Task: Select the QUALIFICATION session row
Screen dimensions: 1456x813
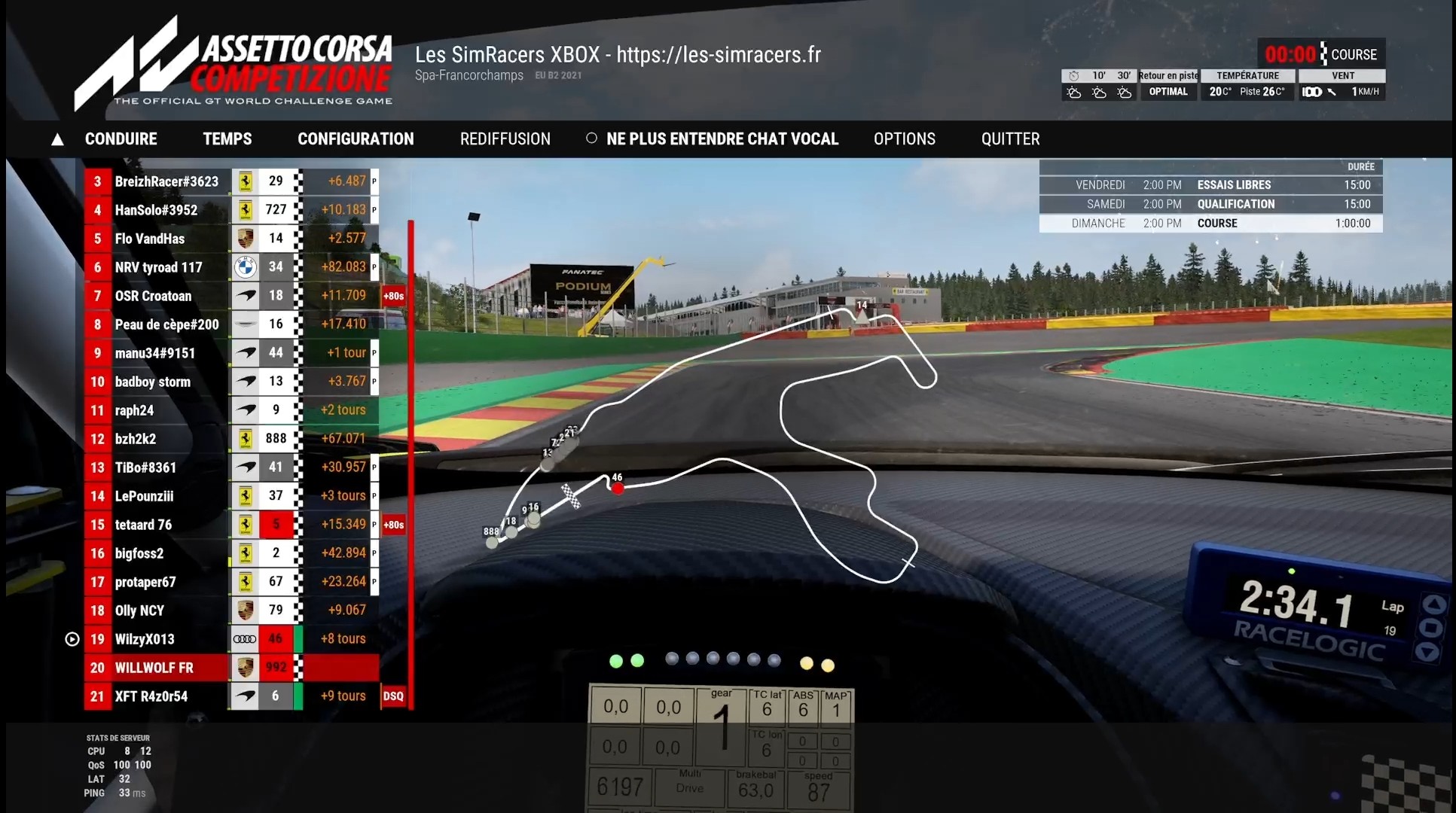Action: [x=1210, y=204]
